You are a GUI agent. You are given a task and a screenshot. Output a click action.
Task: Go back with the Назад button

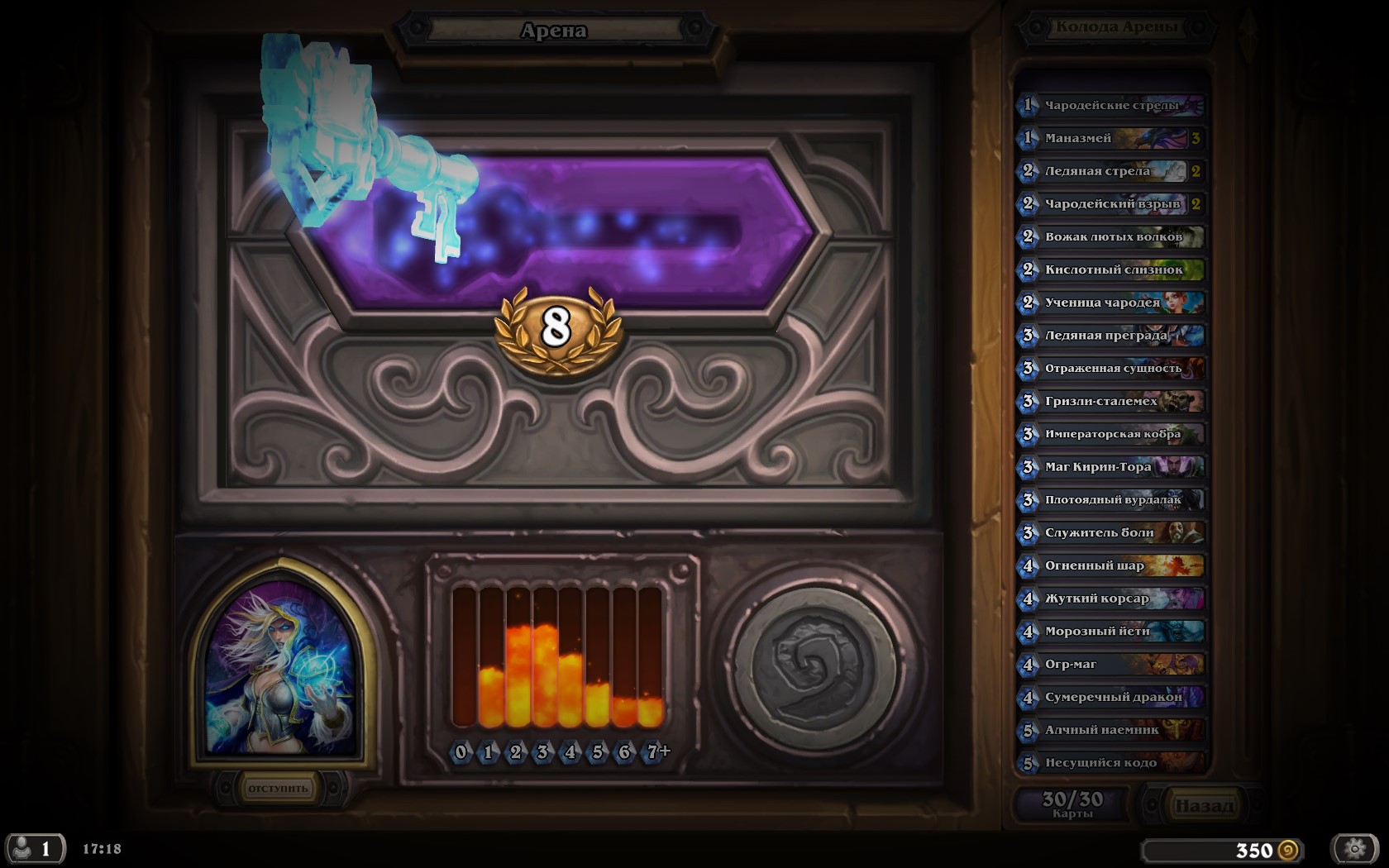(1203, 804)
